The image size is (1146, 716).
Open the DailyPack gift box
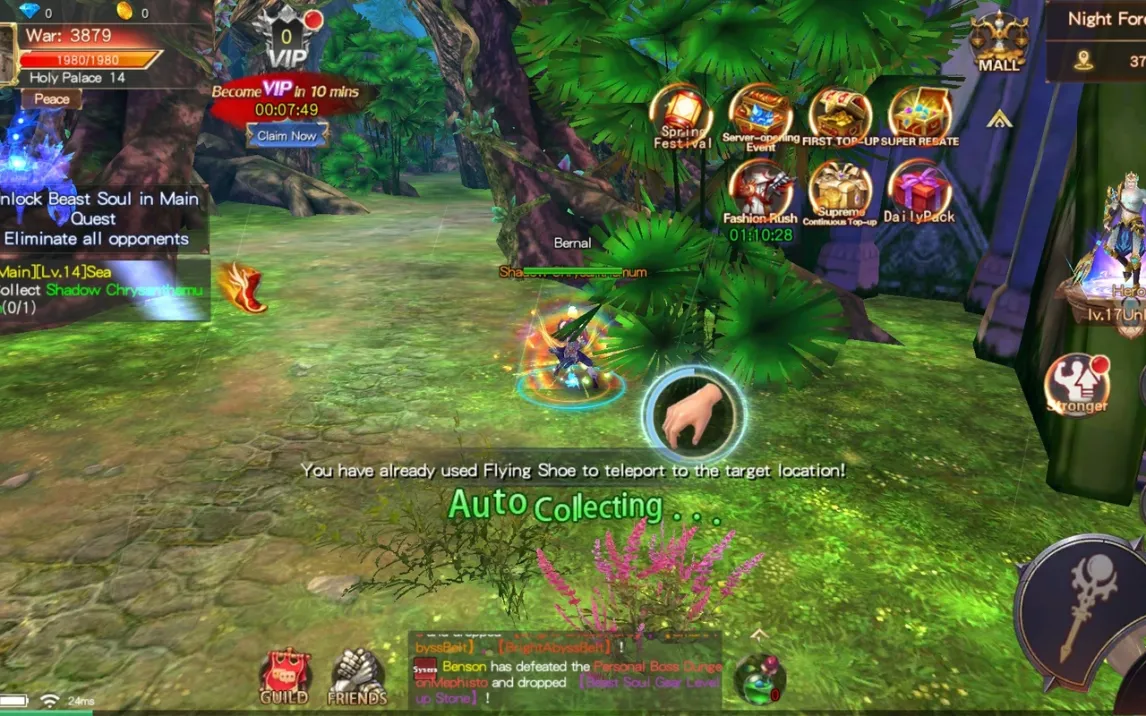919,191
